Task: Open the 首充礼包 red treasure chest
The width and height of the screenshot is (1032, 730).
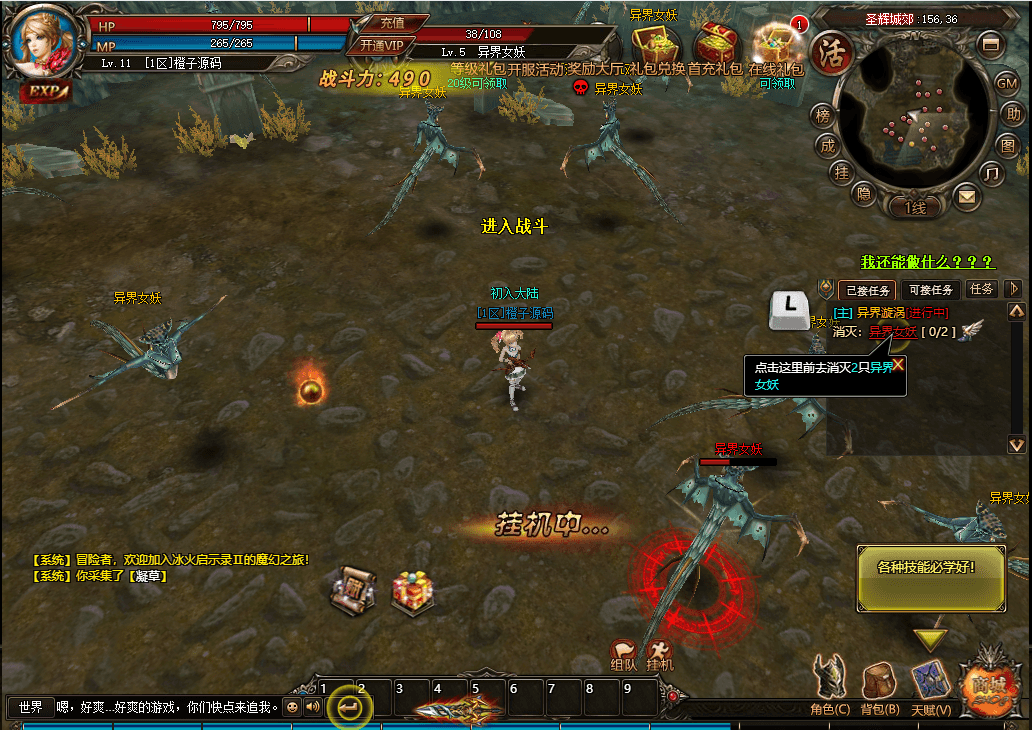Action: (x=716, y=45)
